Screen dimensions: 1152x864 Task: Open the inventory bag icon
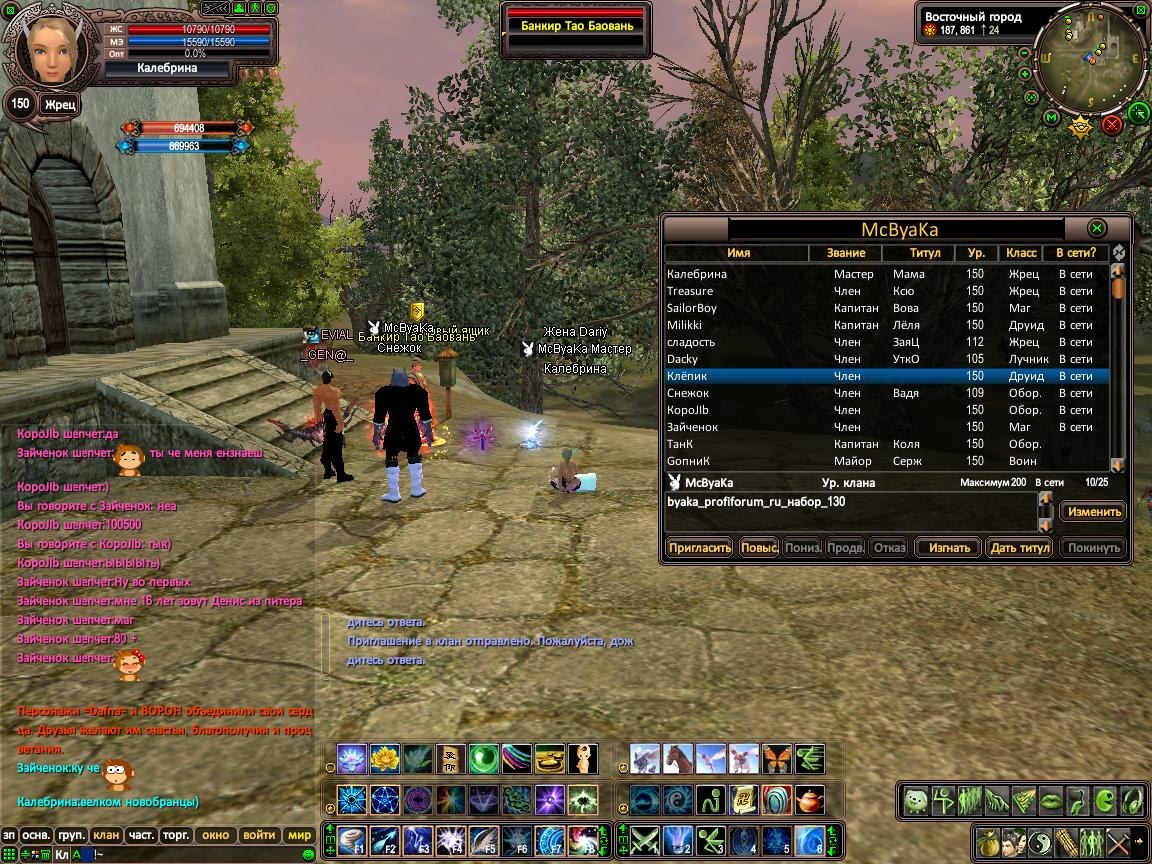(988, 841)
